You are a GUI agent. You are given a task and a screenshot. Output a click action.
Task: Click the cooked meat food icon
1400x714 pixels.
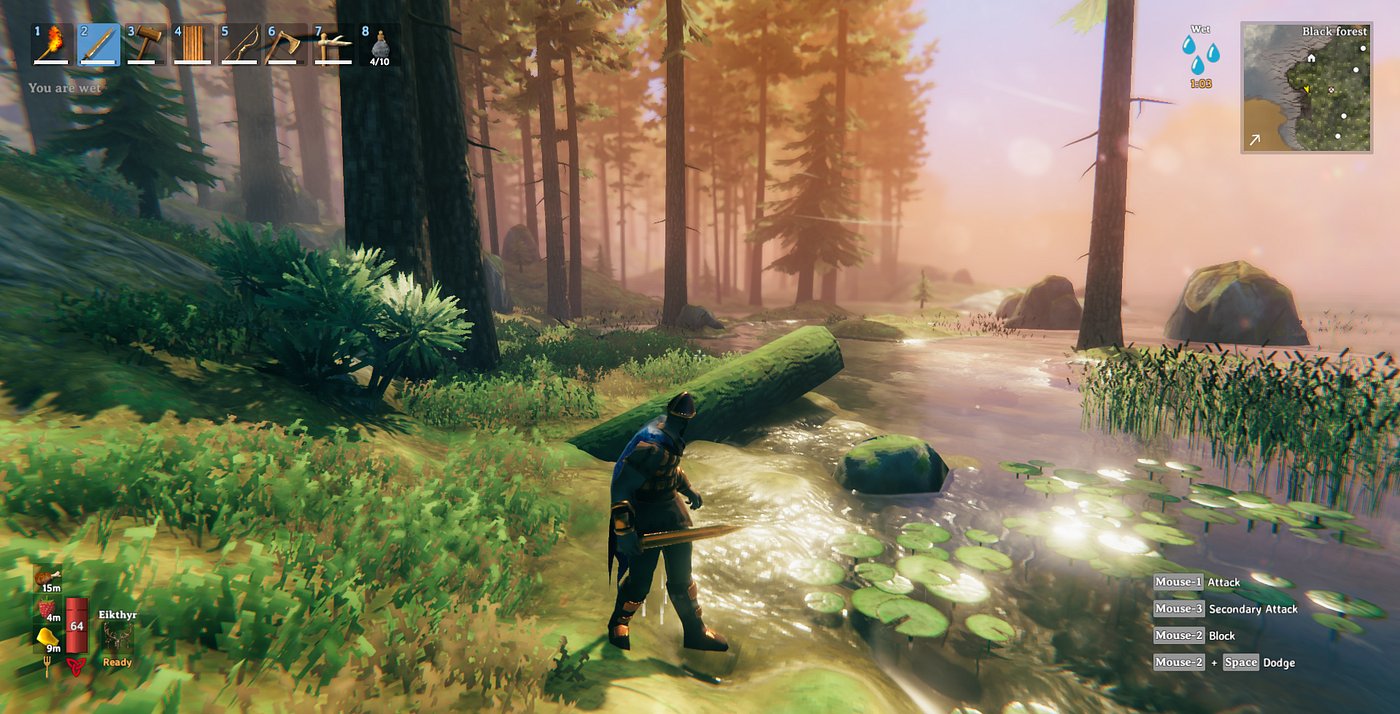coord(47,577)
